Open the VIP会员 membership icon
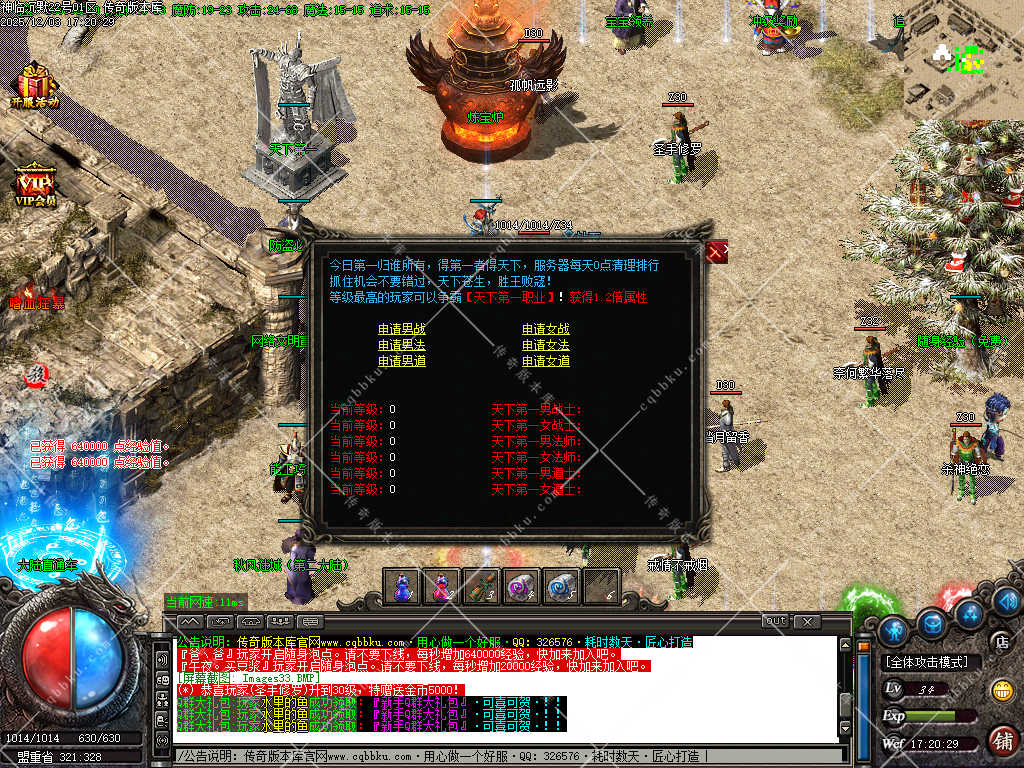 35,186
